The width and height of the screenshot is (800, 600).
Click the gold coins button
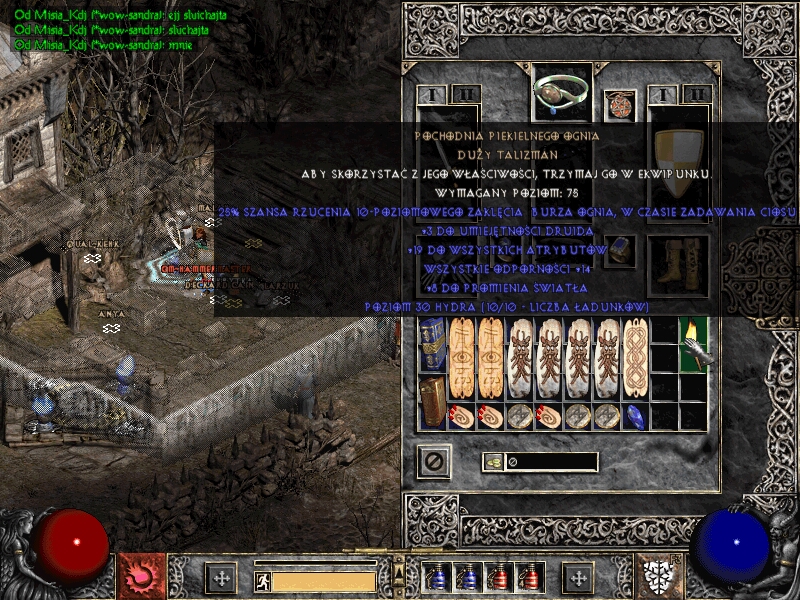pyautogui.click(x=493, y=462)
